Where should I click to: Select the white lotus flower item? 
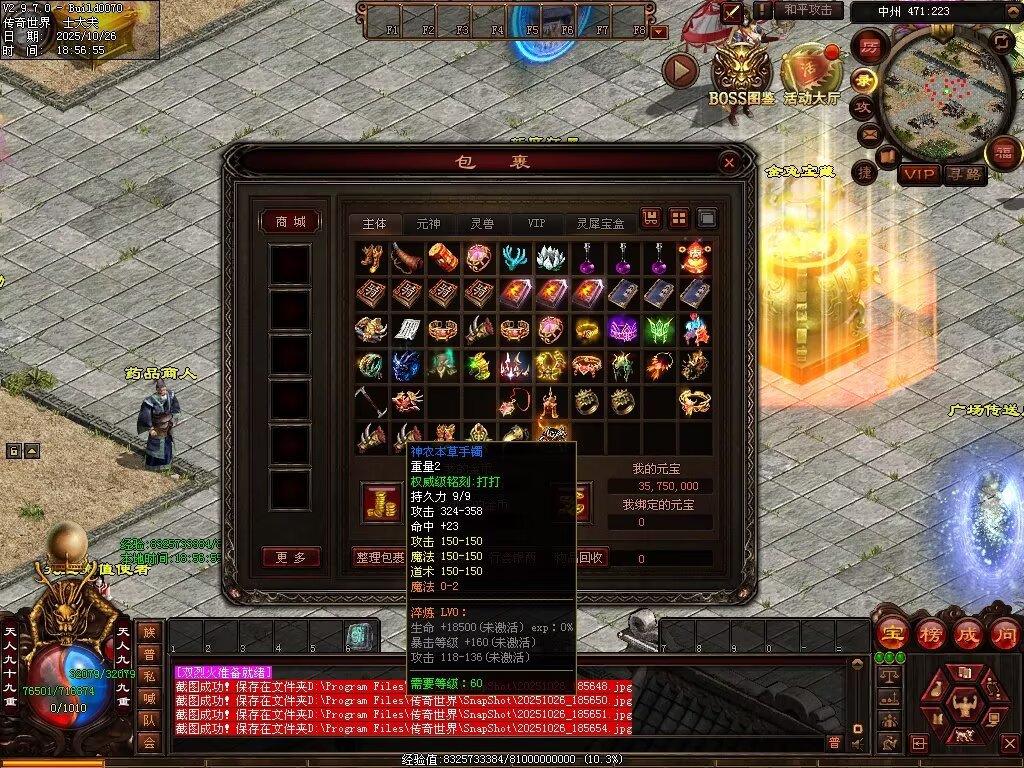[551, 258]
